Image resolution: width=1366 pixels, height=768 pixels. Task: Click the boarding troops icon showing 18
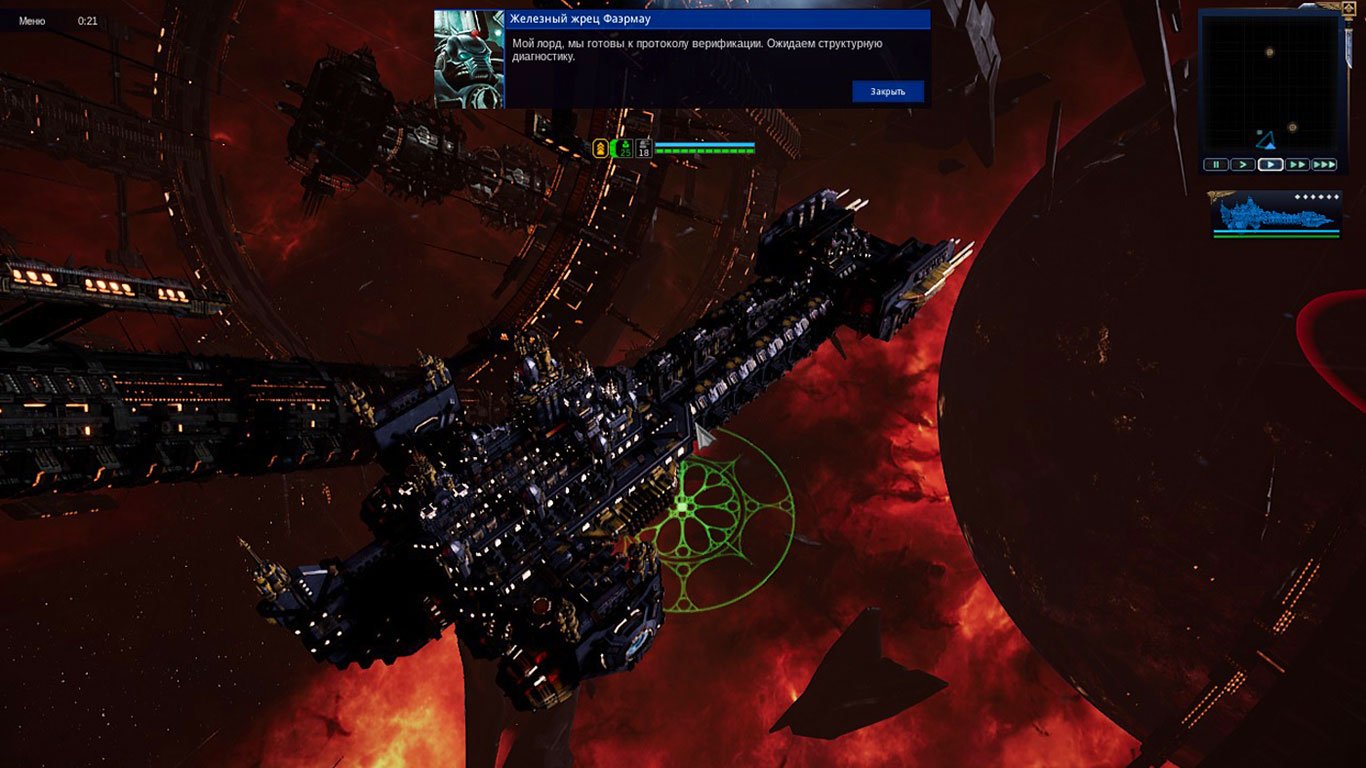pos(643,147)
